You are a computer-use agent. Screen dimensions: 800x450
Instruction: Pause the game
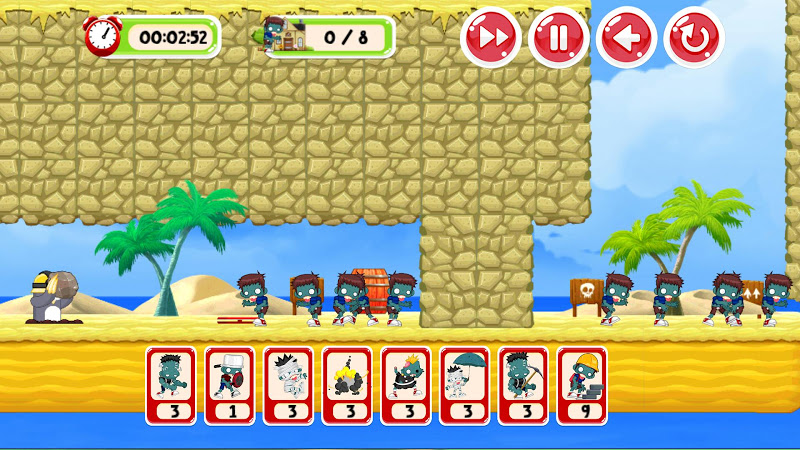point(558,38)
